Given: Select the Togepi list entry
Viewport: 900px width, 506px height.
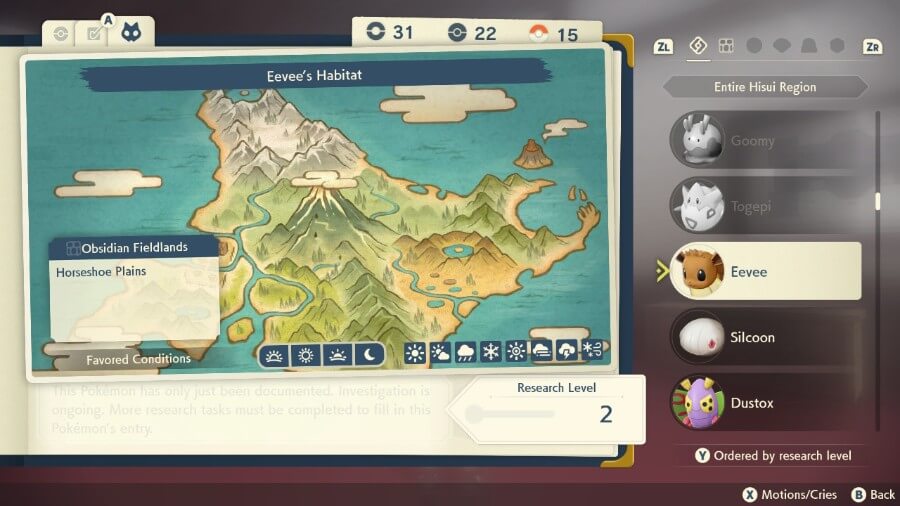Looking at the screenshot, I should click(765, 206).
